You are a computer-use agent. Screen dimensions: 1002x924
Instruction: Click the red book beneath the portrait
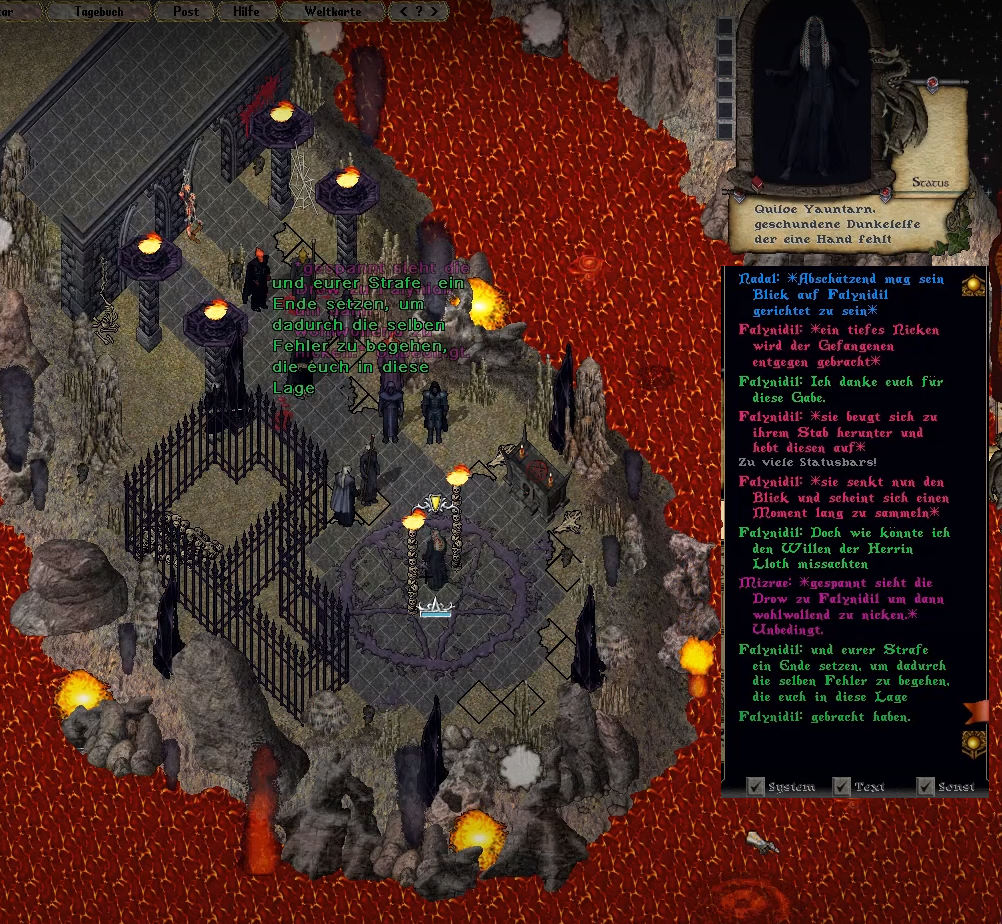[757, 182]
